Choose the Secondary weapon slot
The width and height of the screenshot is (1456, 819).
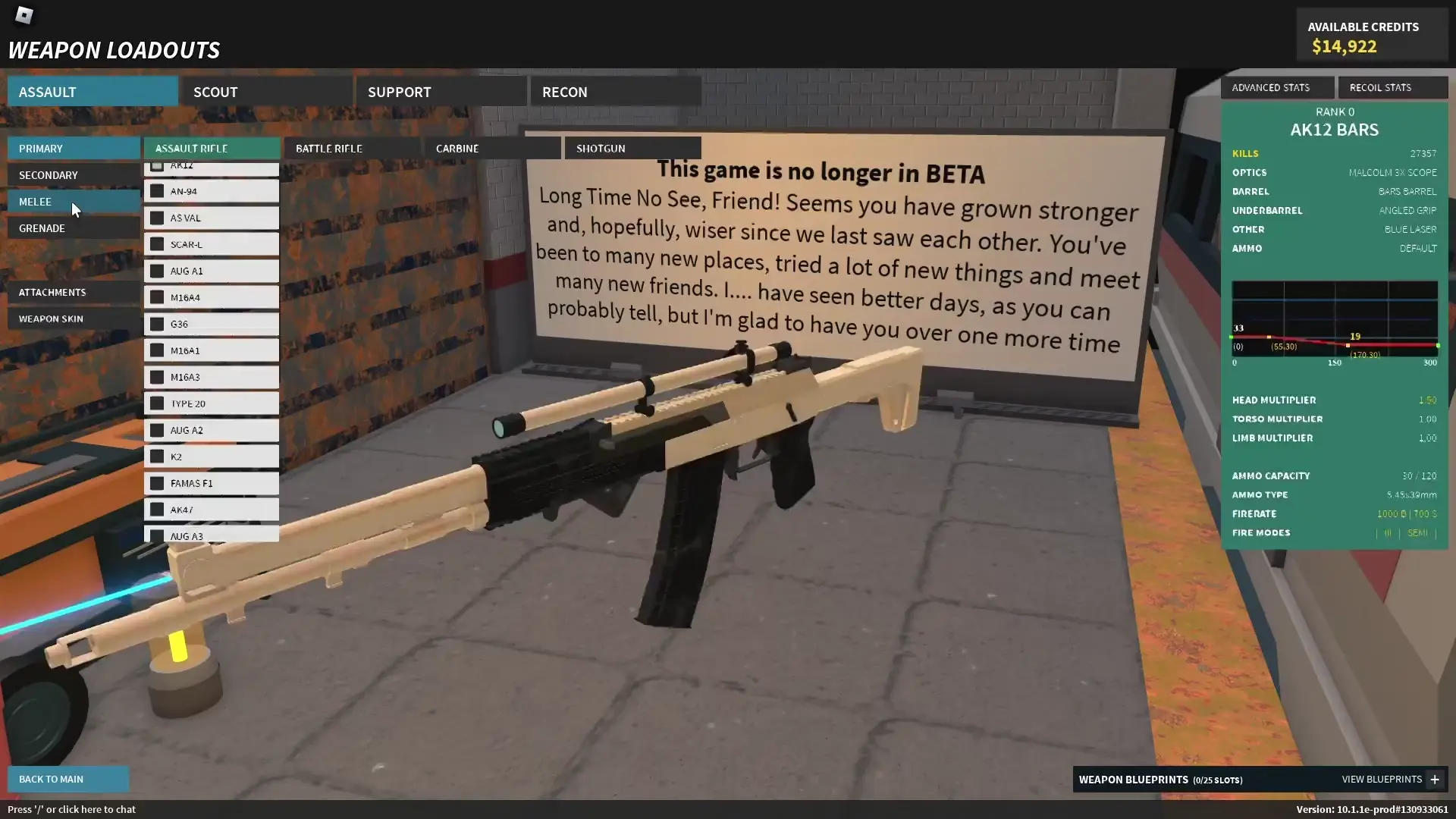click(x=74, y=175)
